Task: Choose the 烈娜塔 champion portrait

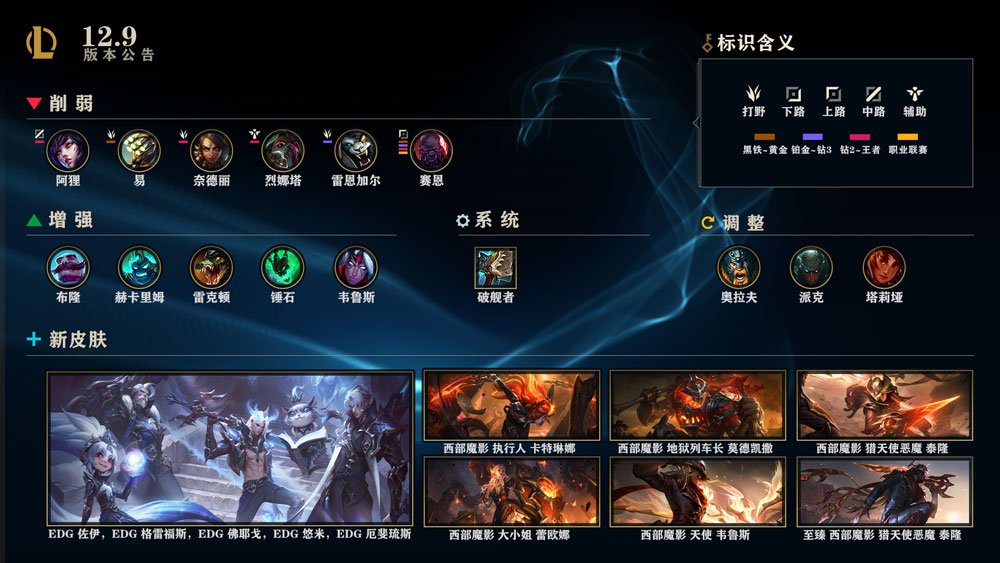Action: 283,151
